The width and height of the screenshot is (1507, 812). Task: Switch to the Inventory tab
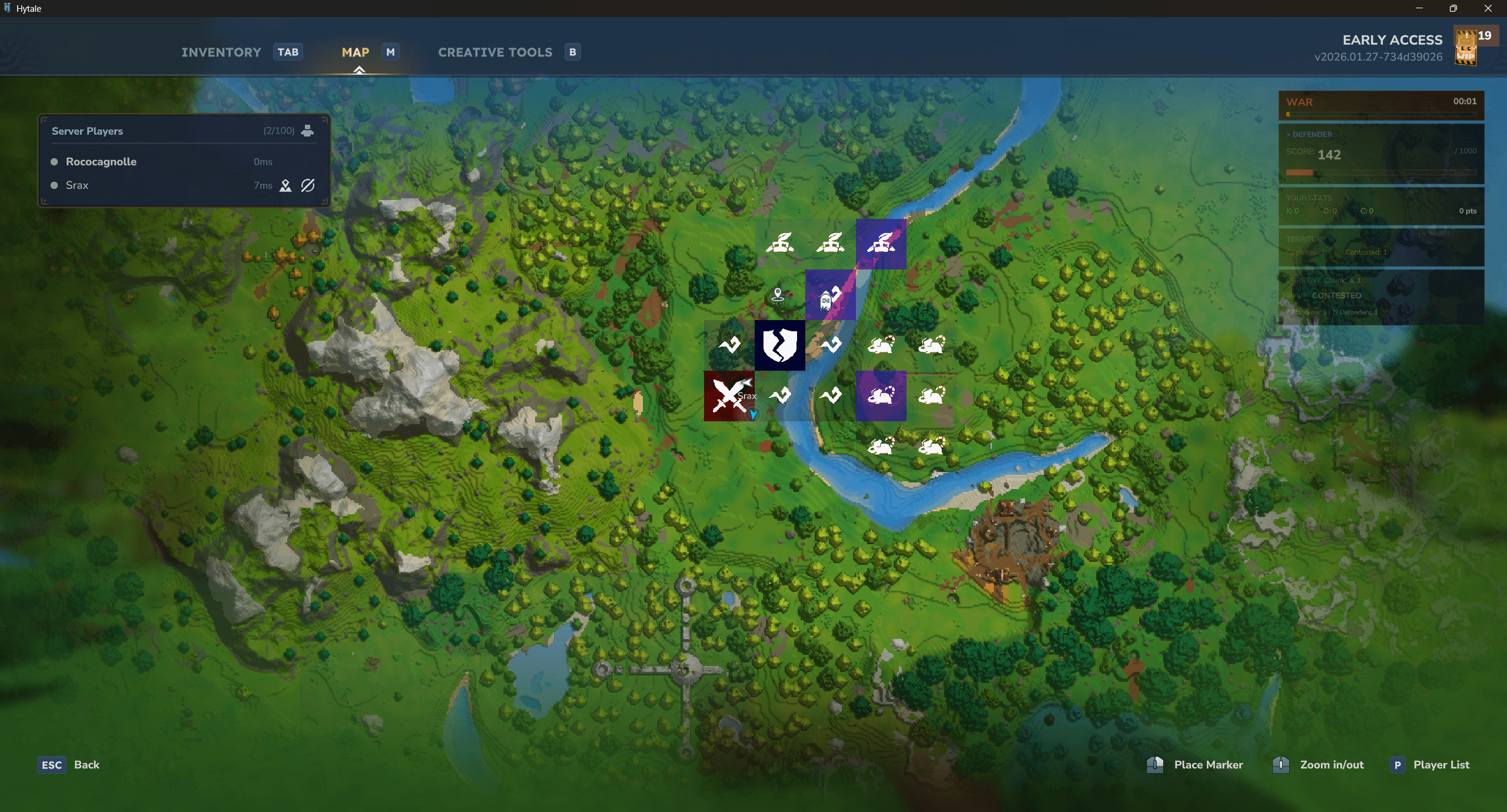click(221, 52)
